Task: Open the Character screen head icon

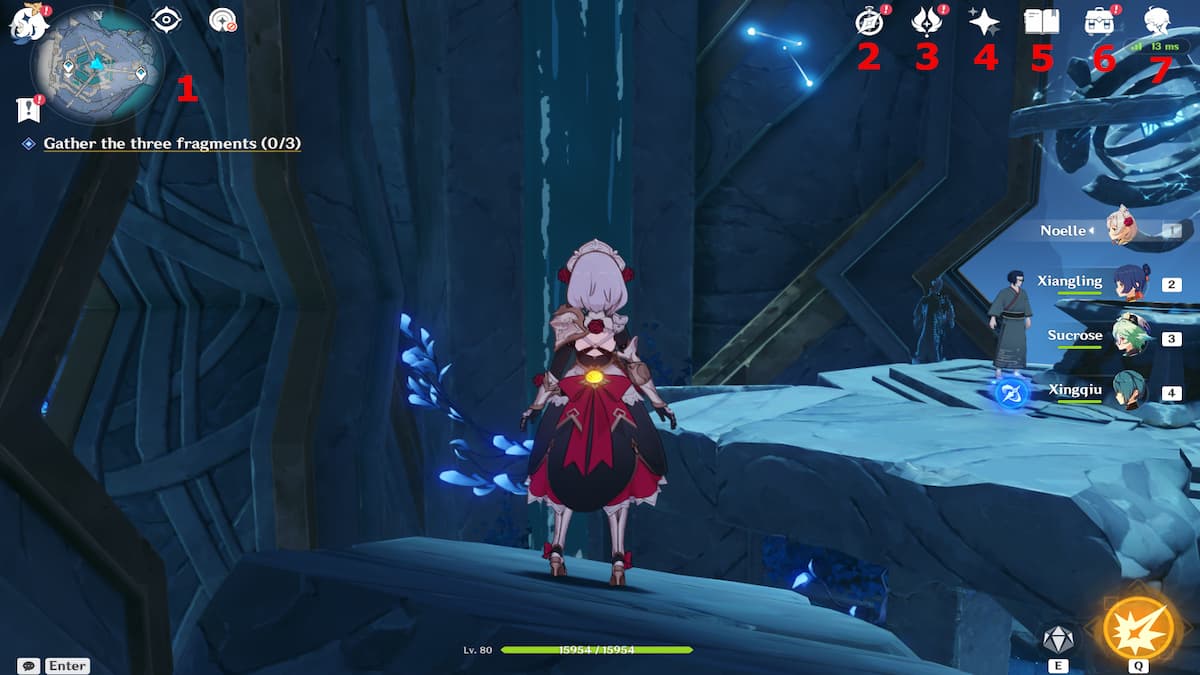Action: tap(1158, 21)
